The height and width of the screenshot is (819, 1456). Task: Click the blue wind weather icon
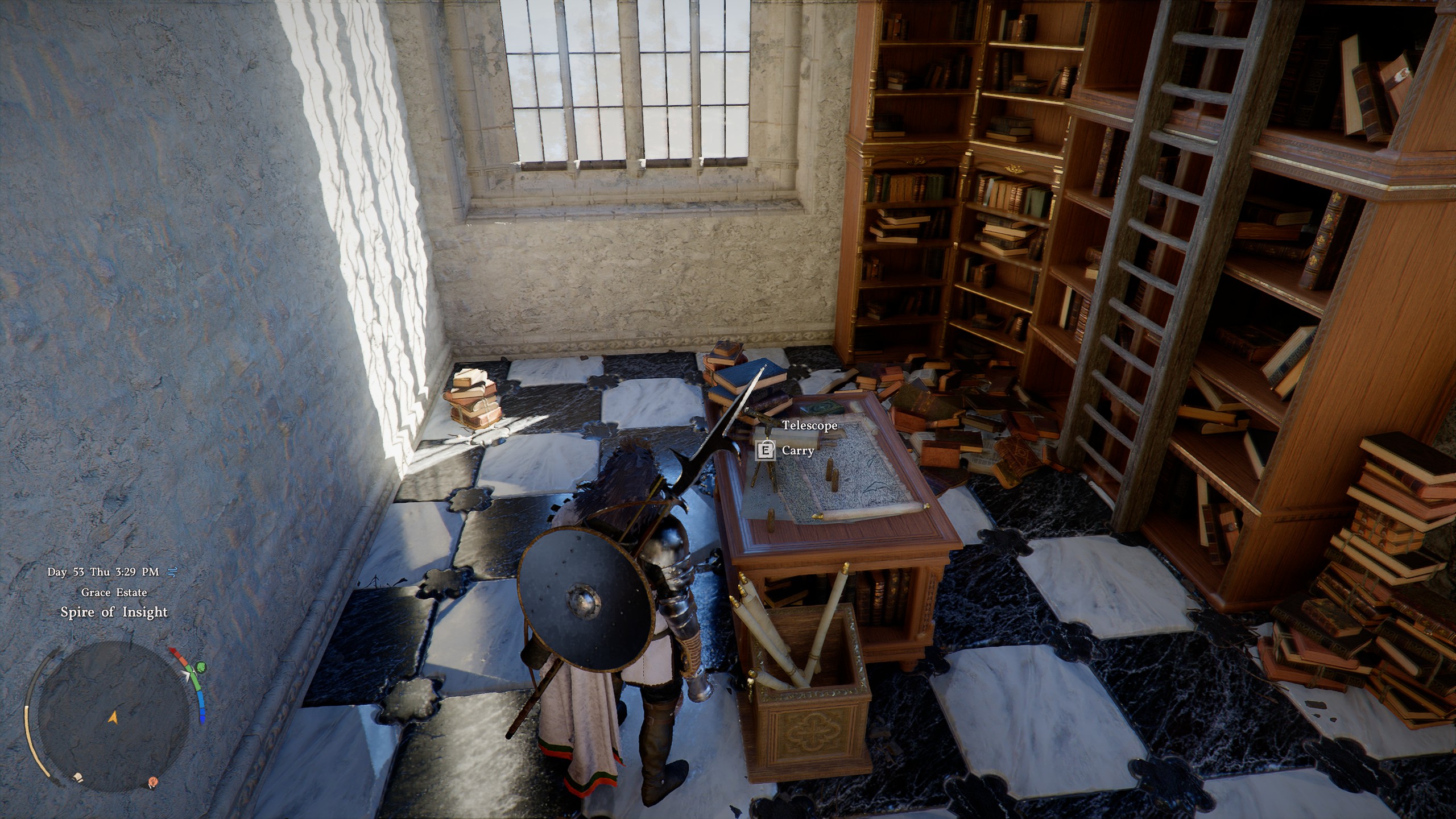click(171, 572)
